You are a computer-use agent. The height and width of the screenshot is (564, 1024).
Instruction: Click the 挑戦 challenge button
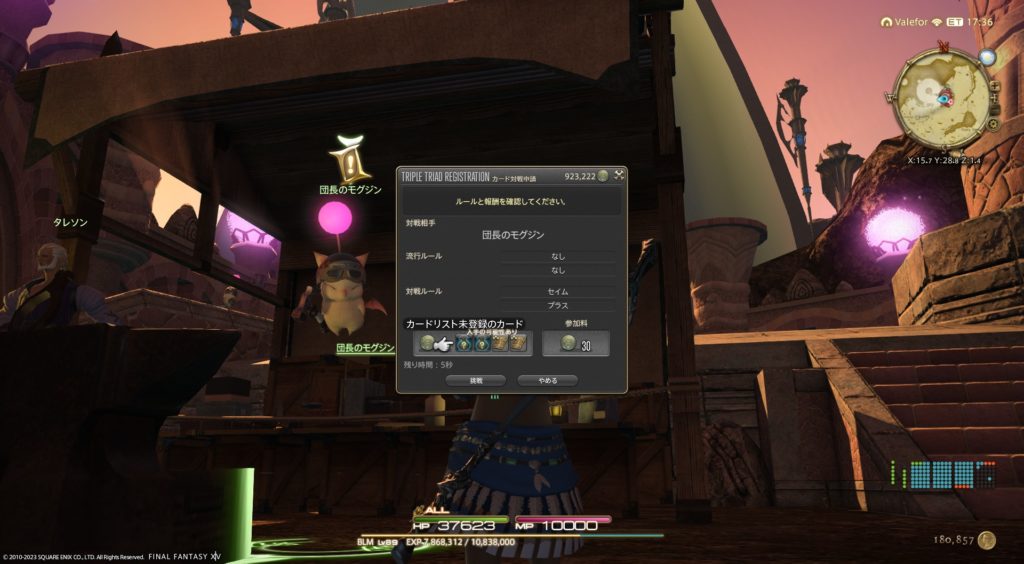pyautogui.click(x=476, y=380)
